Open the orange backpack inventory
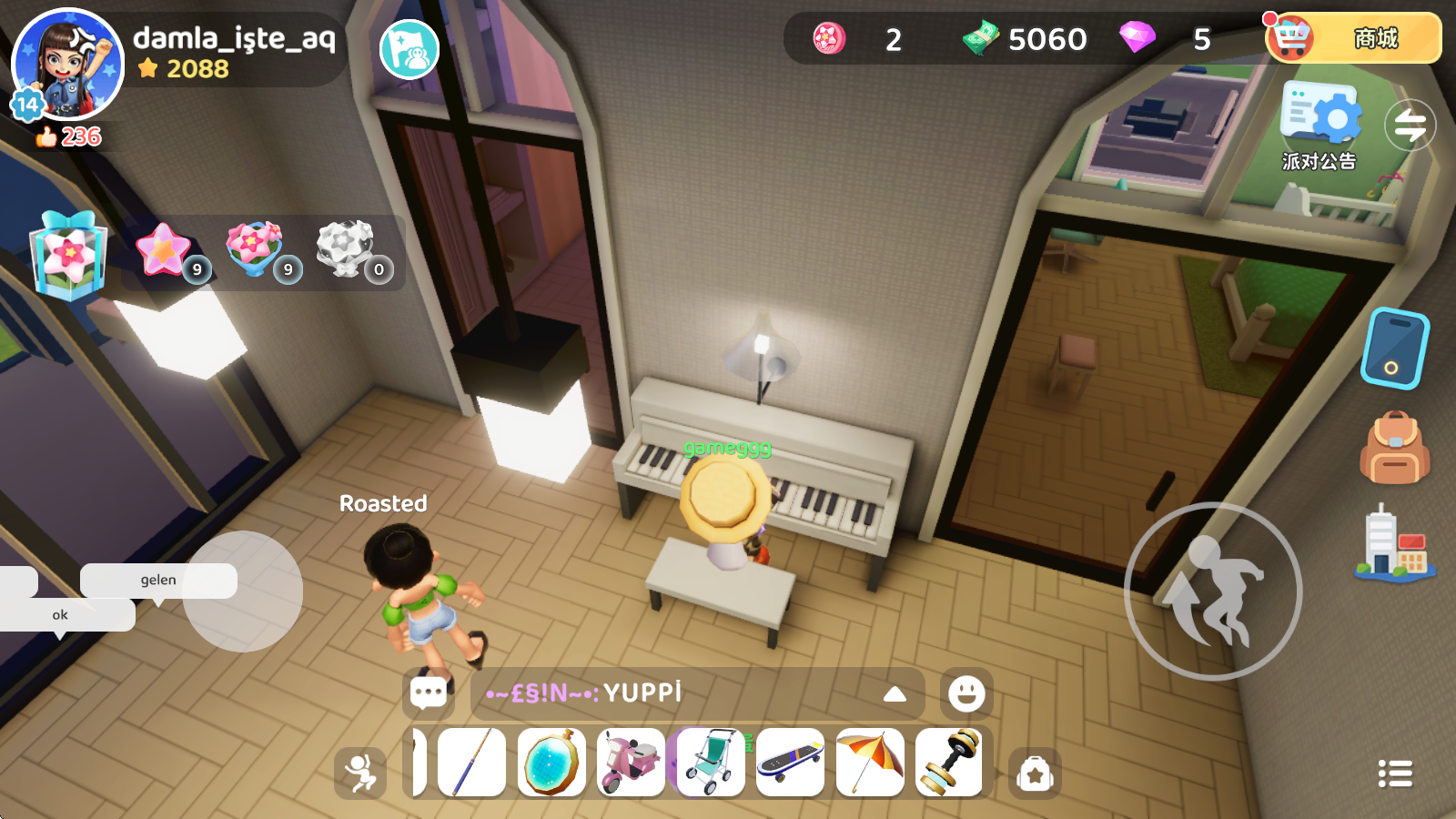 click(x=1394, y=448)
